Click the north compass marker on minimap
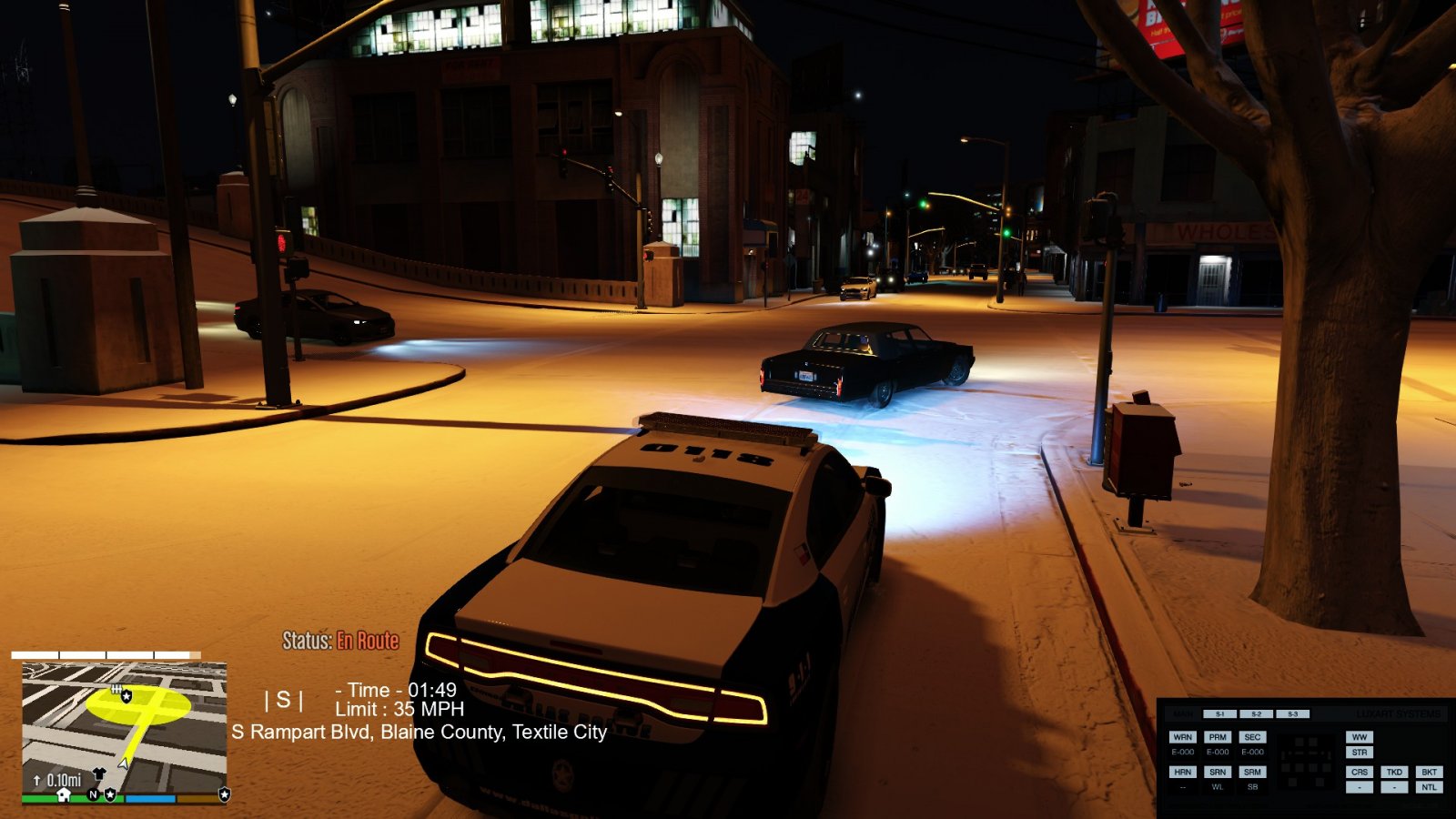 (x=93, y=794)
